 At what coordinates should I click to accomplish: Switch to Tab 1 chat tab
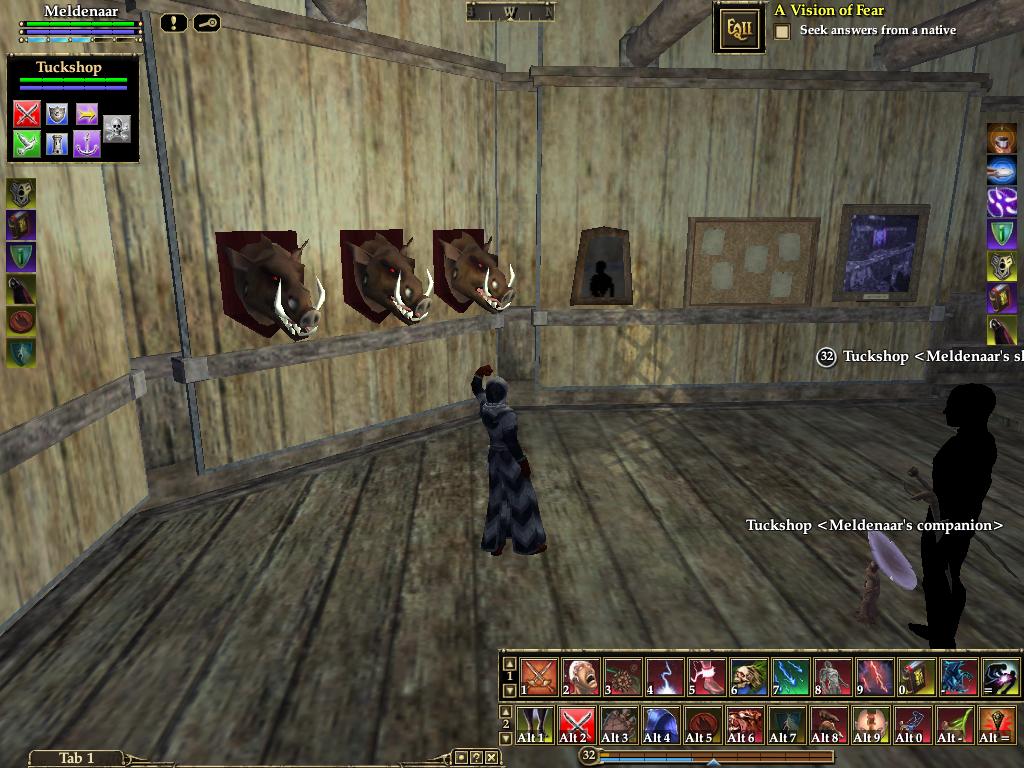pyautogui.click(x=76, y=758)
